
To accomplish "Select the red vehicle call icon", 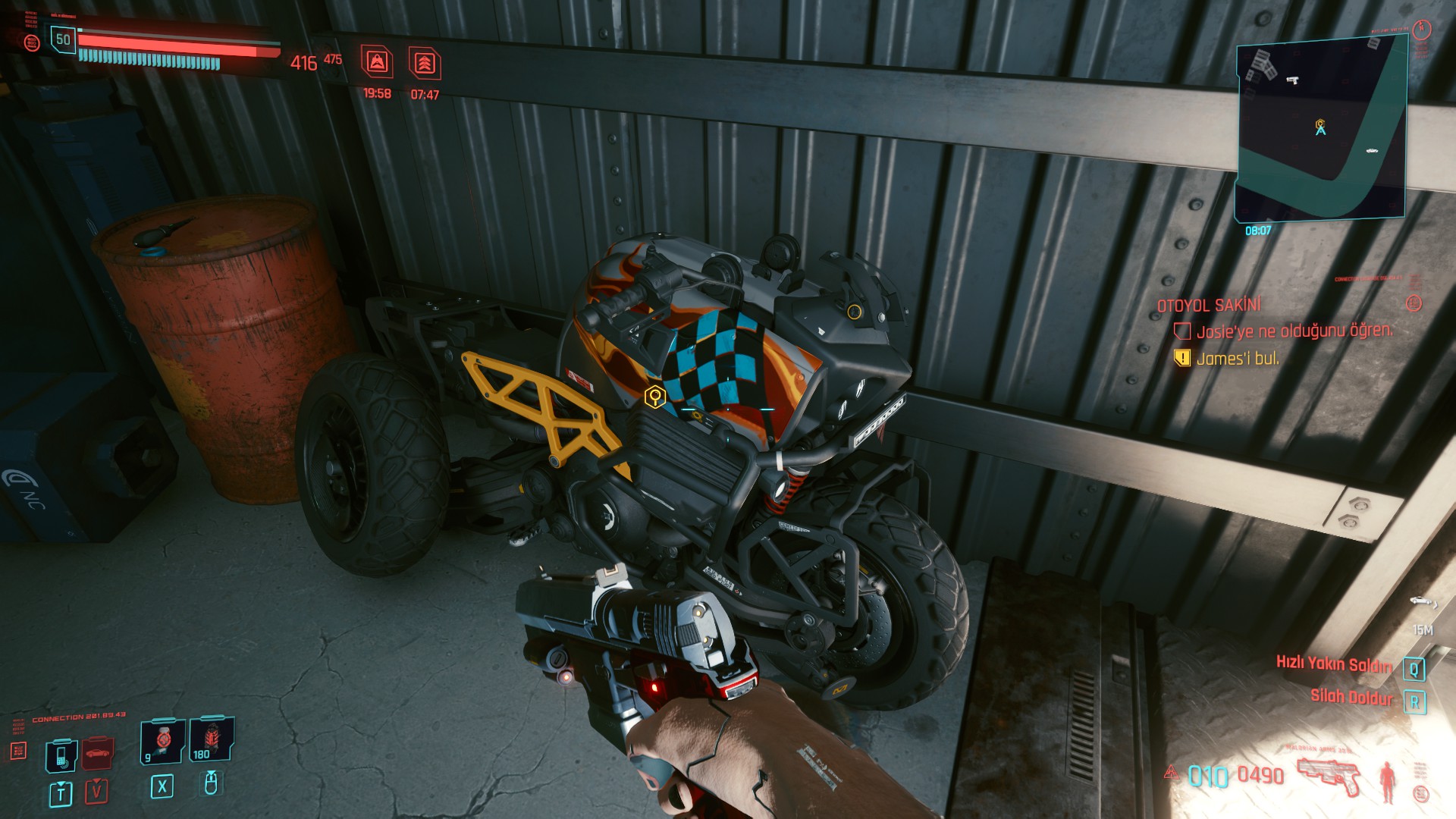I will pyautogui.click(x=96, y=752).
